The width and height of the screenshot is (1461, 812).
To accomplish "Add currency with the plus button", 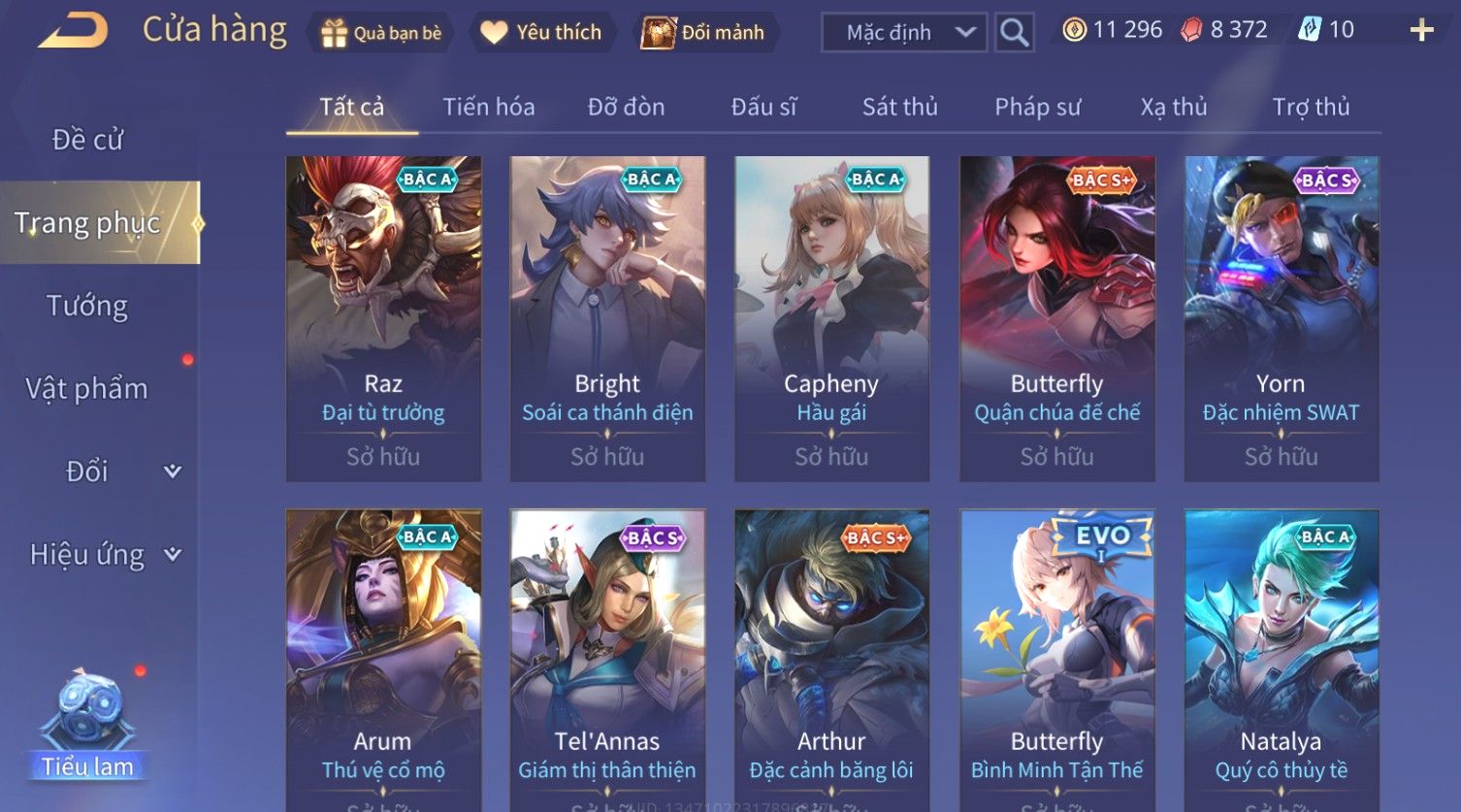I will point(1421,31).
